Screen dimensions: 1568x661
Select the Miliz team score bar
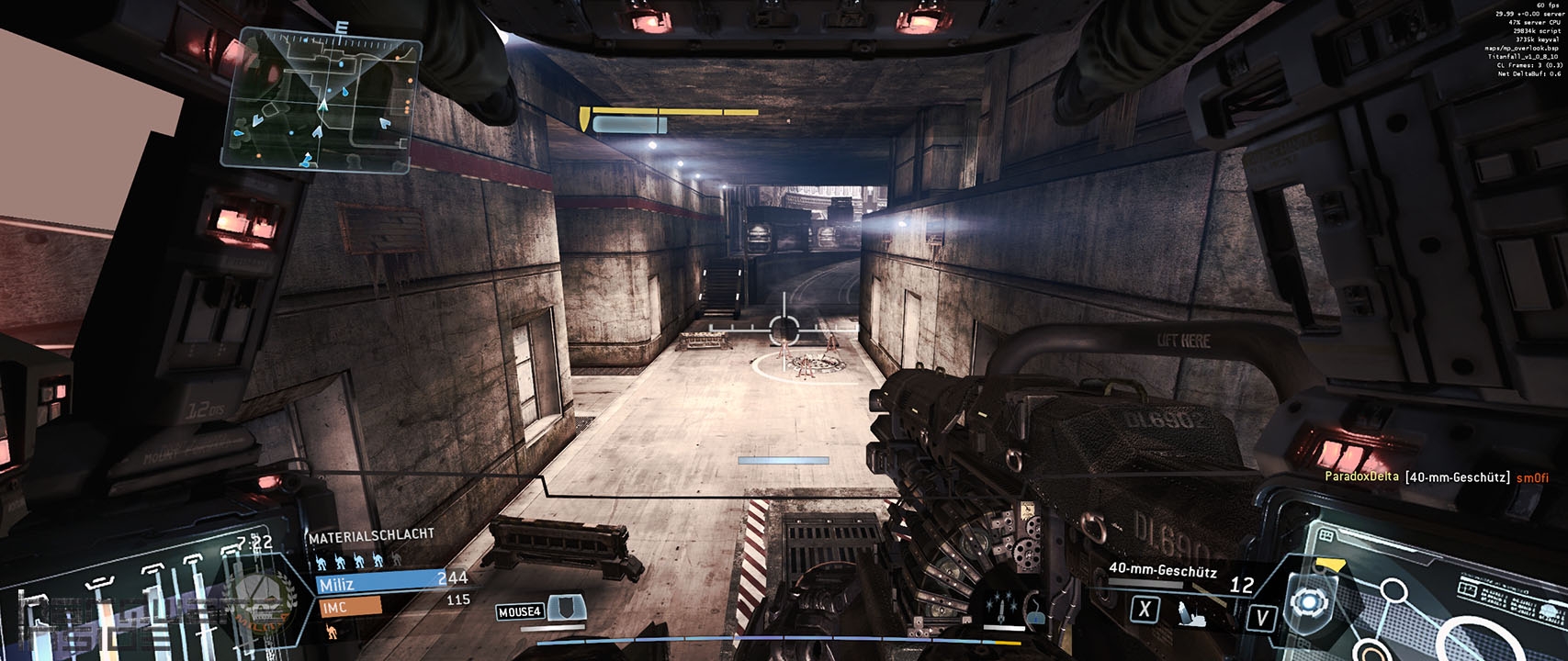375,583
